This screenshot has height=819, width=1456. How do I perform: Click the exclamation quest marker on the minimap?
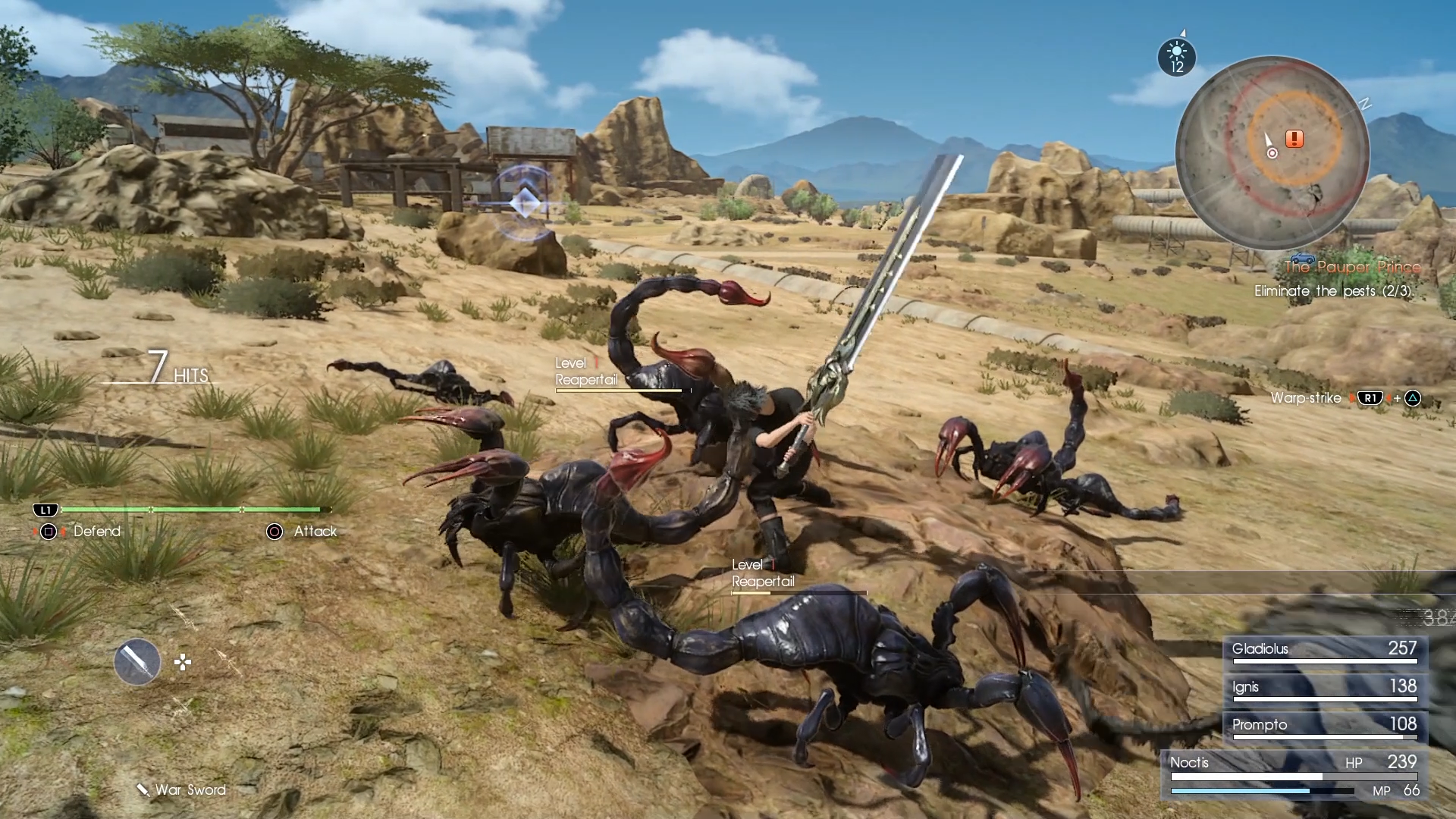pos(1294,137)
